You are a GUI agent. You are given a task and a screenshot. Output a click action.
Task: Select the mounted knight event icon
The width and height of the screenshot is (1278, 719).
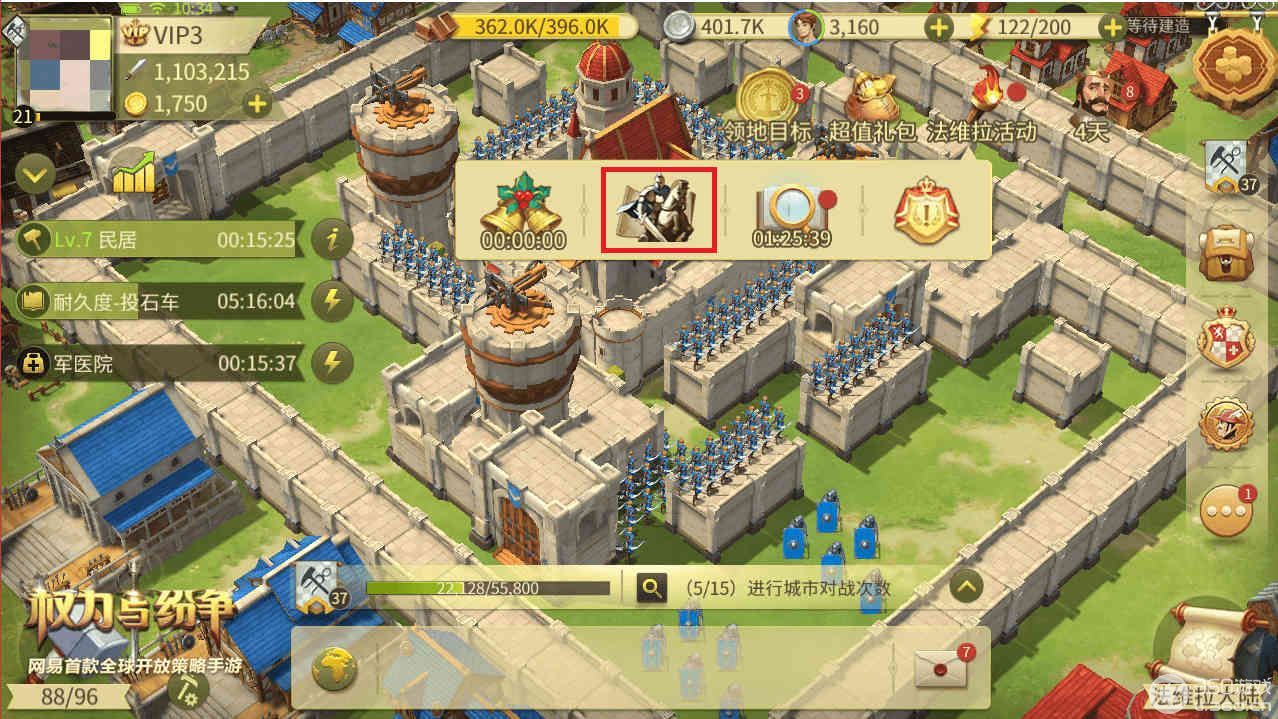tap(658, 209)
